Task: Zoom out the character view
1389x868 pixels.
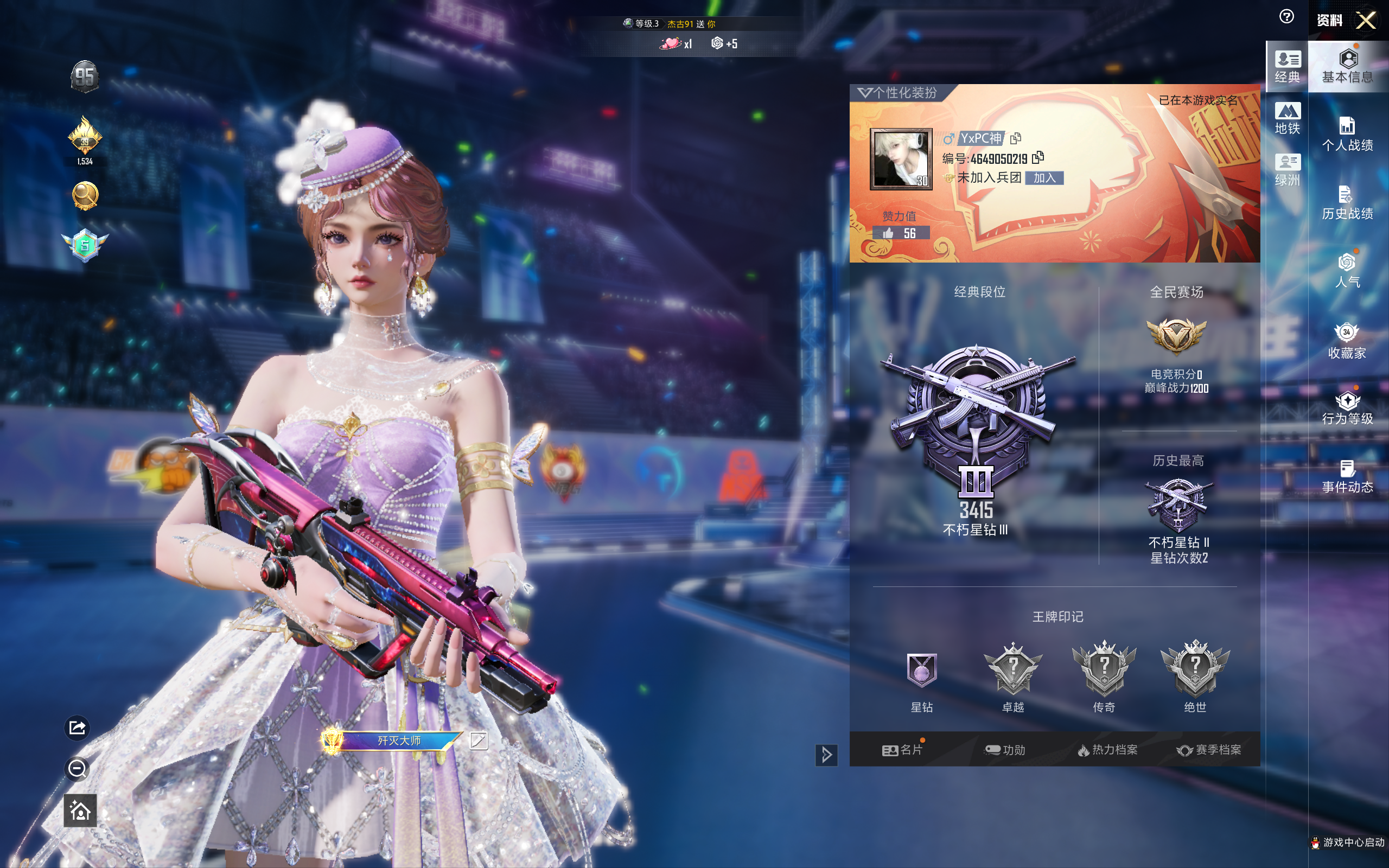Action: click(x=78, y=769)
